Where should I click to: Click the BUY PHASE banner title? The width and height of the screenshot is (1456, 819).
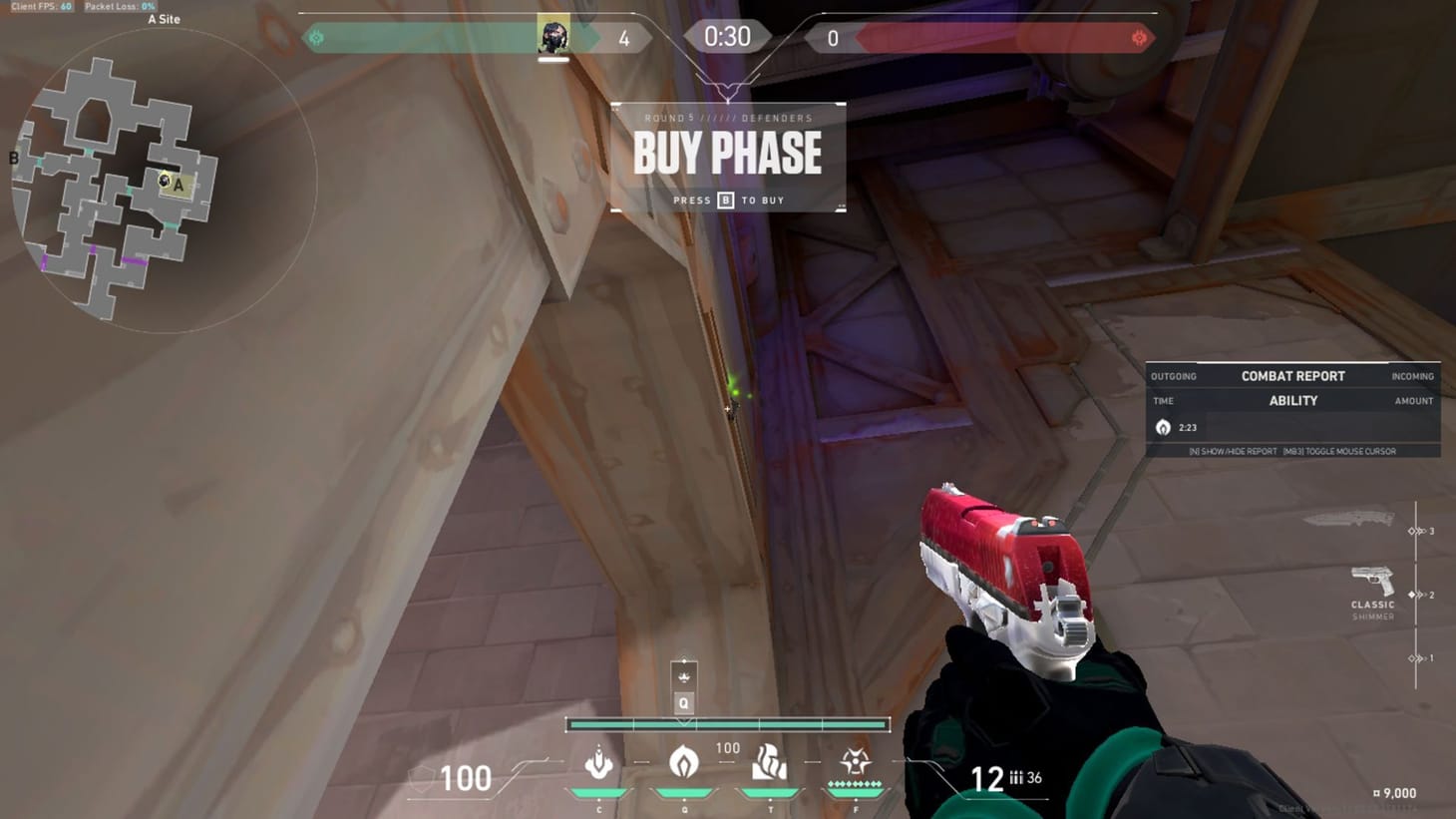click(728, 154)
